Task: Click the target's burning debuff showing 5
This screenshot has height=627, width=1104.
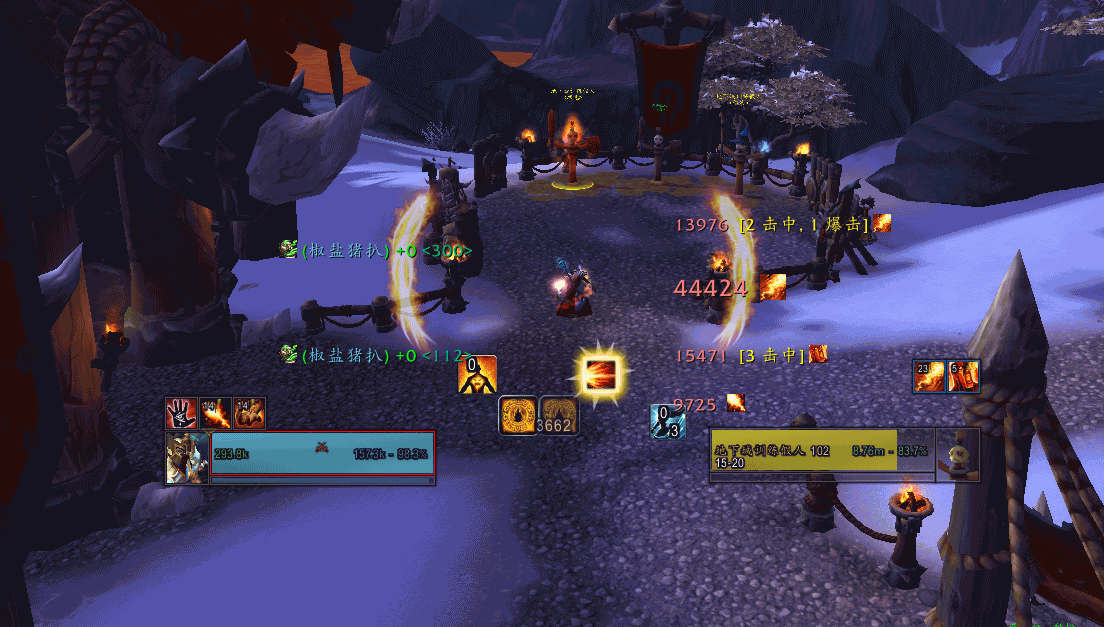Action: 963,376
